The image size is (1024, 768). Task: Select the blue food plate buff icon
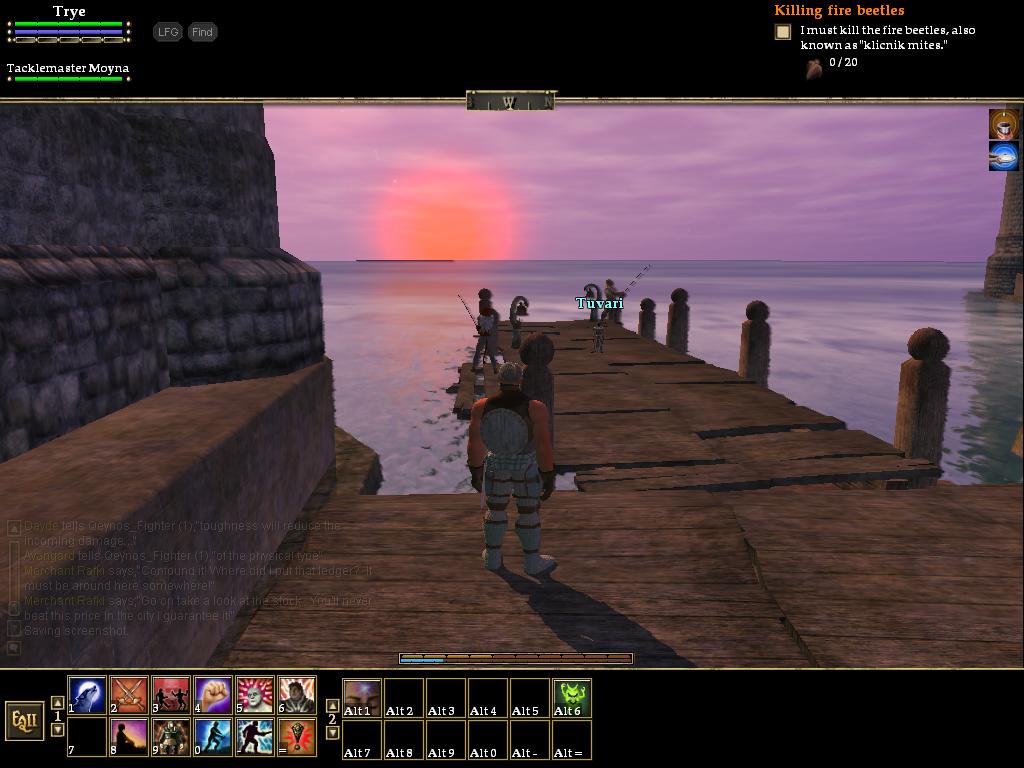pyautogui.click(x=1004, y=156)
